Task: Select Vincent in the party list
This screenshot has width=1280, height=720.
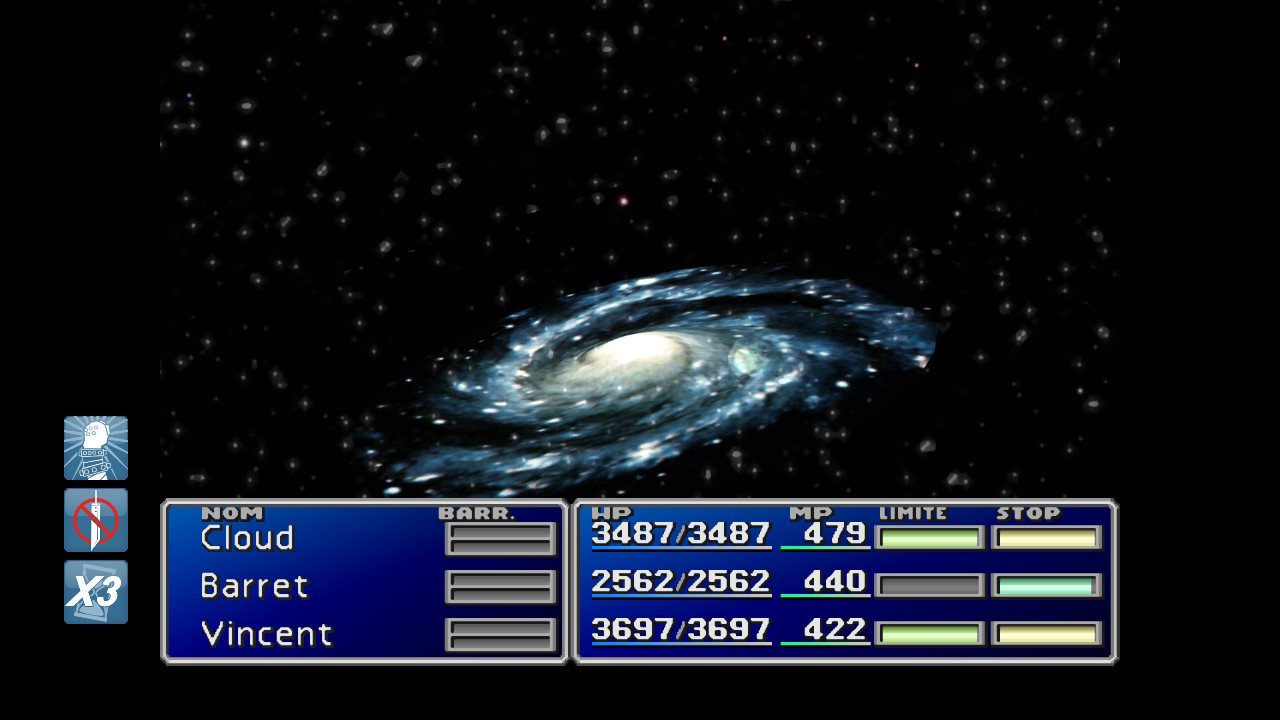Action: [266, 634]
